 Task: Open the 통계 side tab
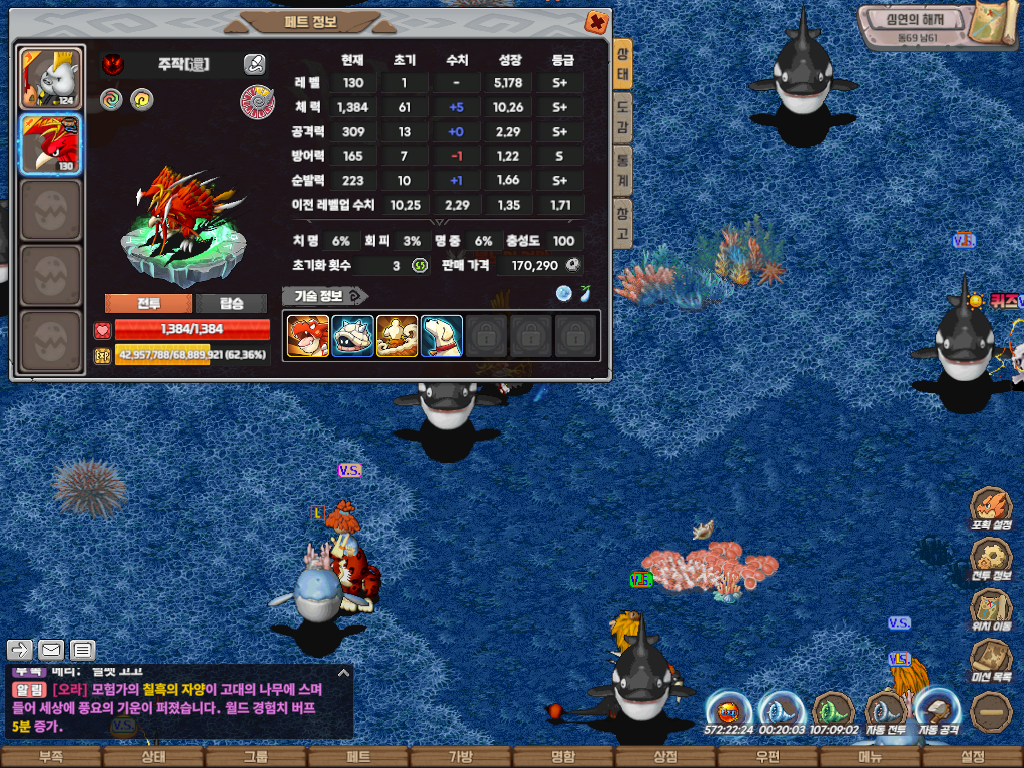(622, 171)
